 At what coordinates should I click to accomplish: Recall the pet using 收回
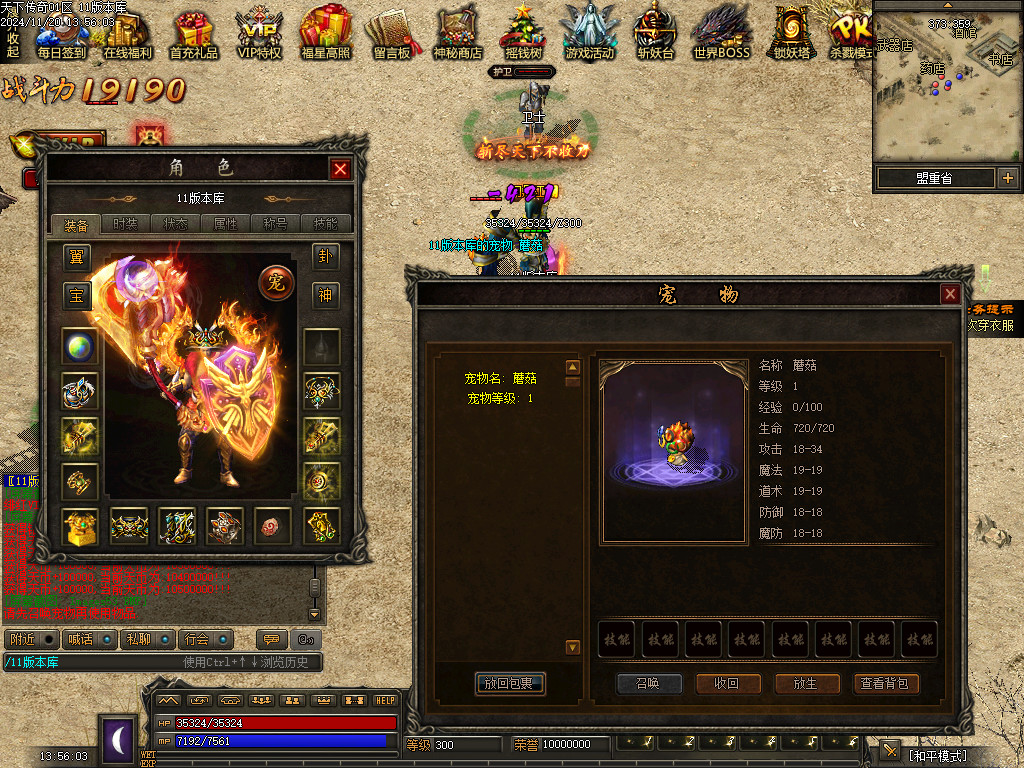tap(726, 684)
